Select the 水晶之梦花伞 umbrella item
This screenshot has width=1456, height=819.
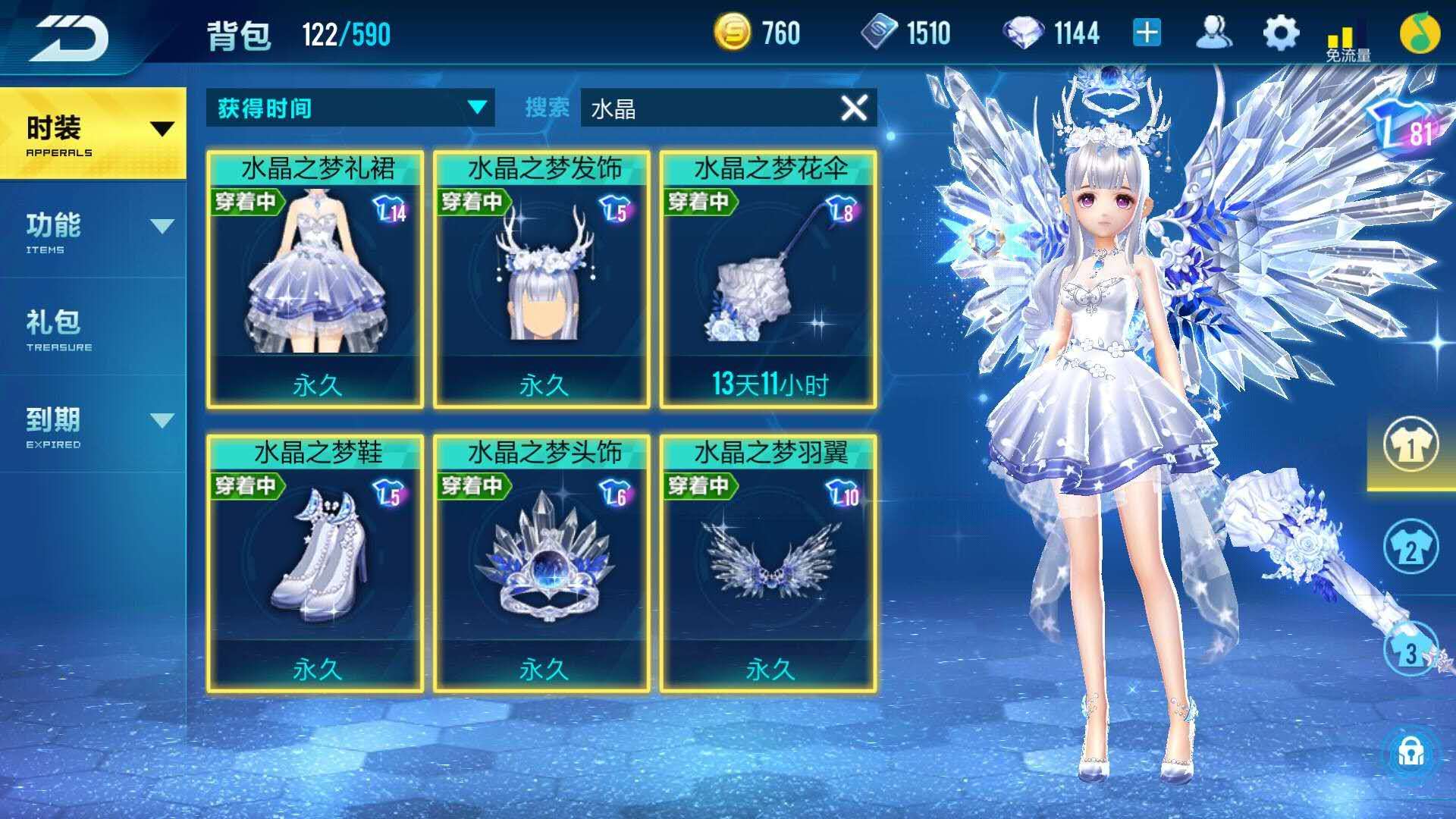point(768,279)
